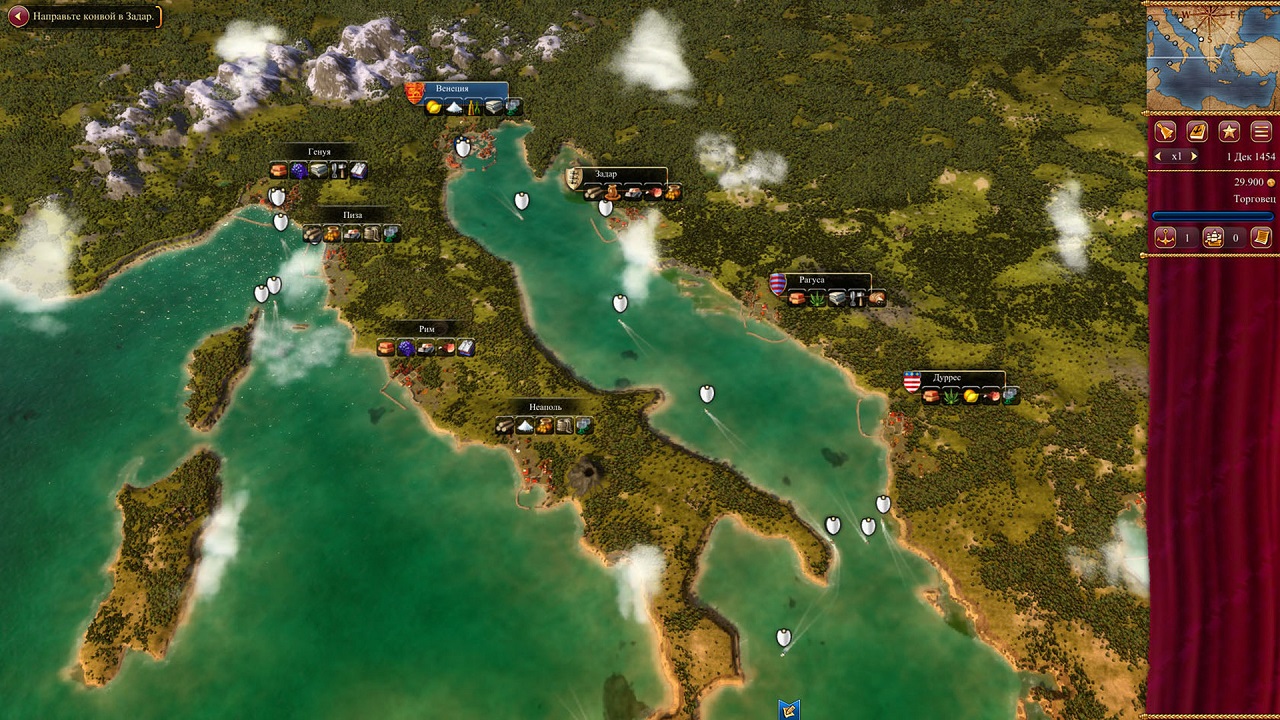The image size is (1280, 720).
Task: Select the city of Генуя label
Action: coord(319,152)
